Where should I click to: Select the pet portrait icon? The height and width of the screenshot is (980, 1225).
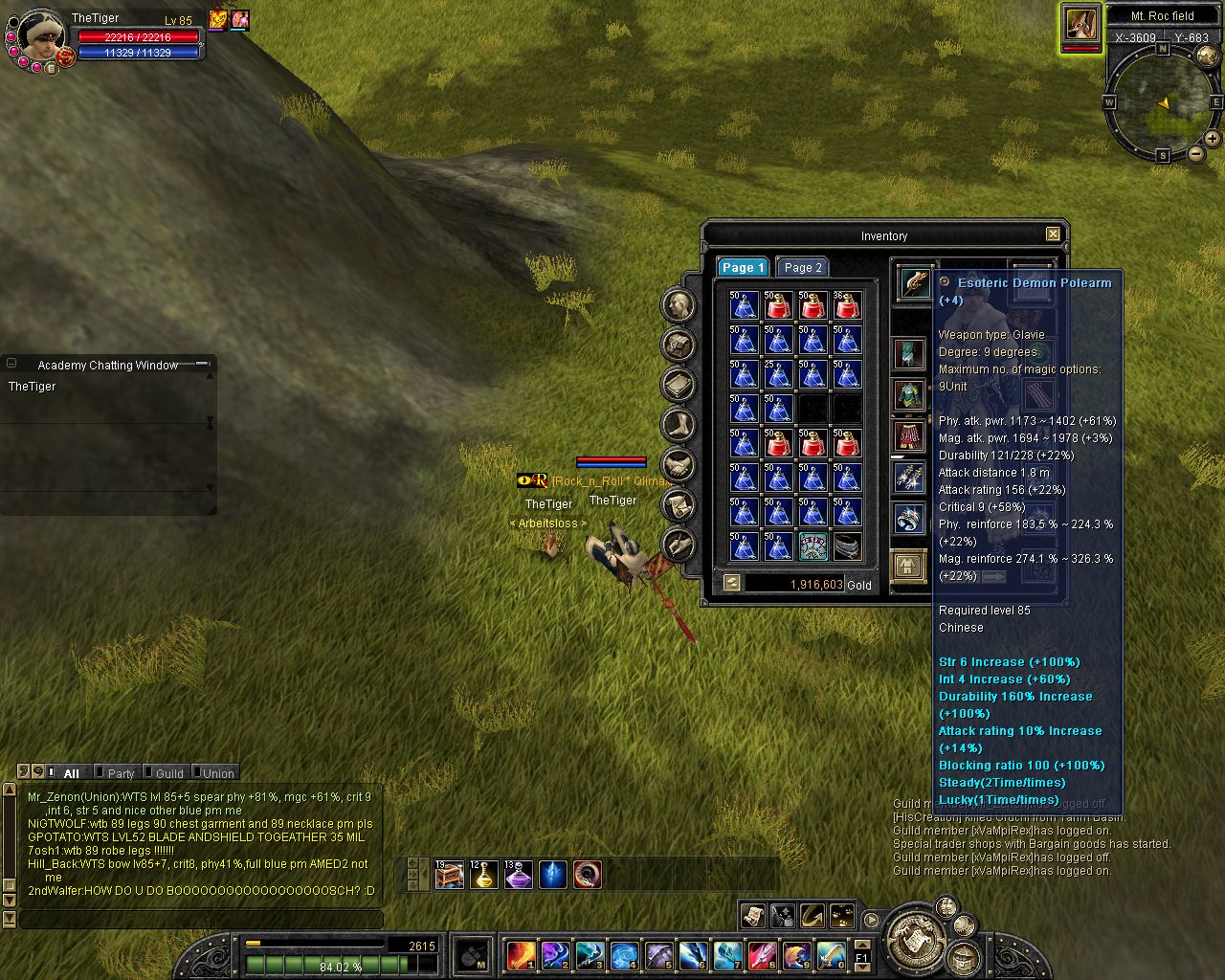pos(1080,23)
